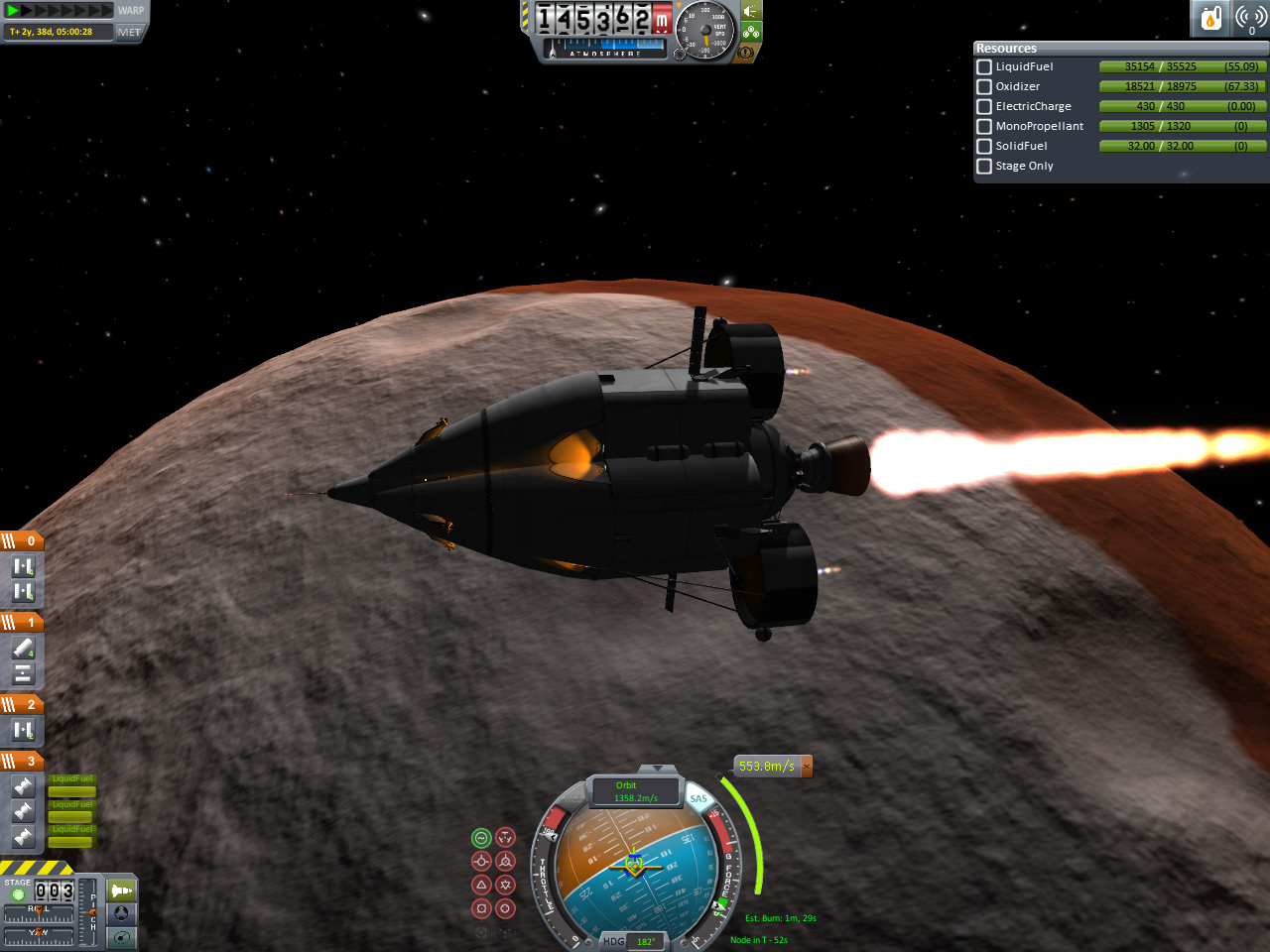Enable the MonoPropellant checkbox

click(x=984, y=126)
